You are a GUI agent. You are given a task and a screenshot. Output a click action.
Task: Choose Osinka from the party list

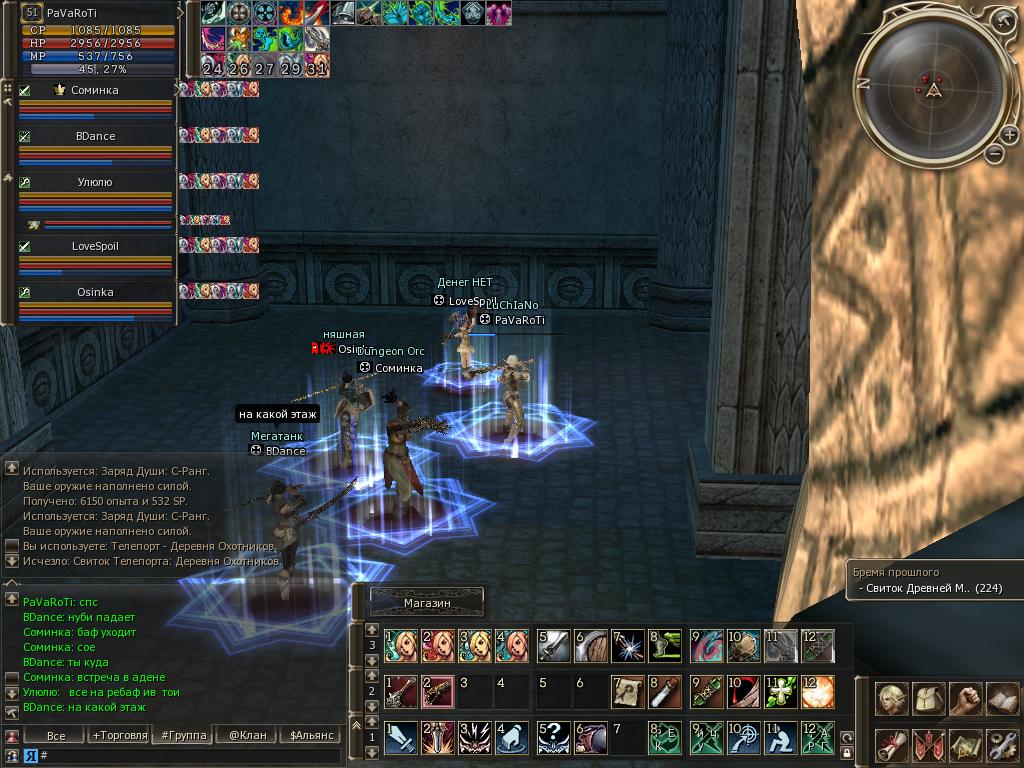95,292
